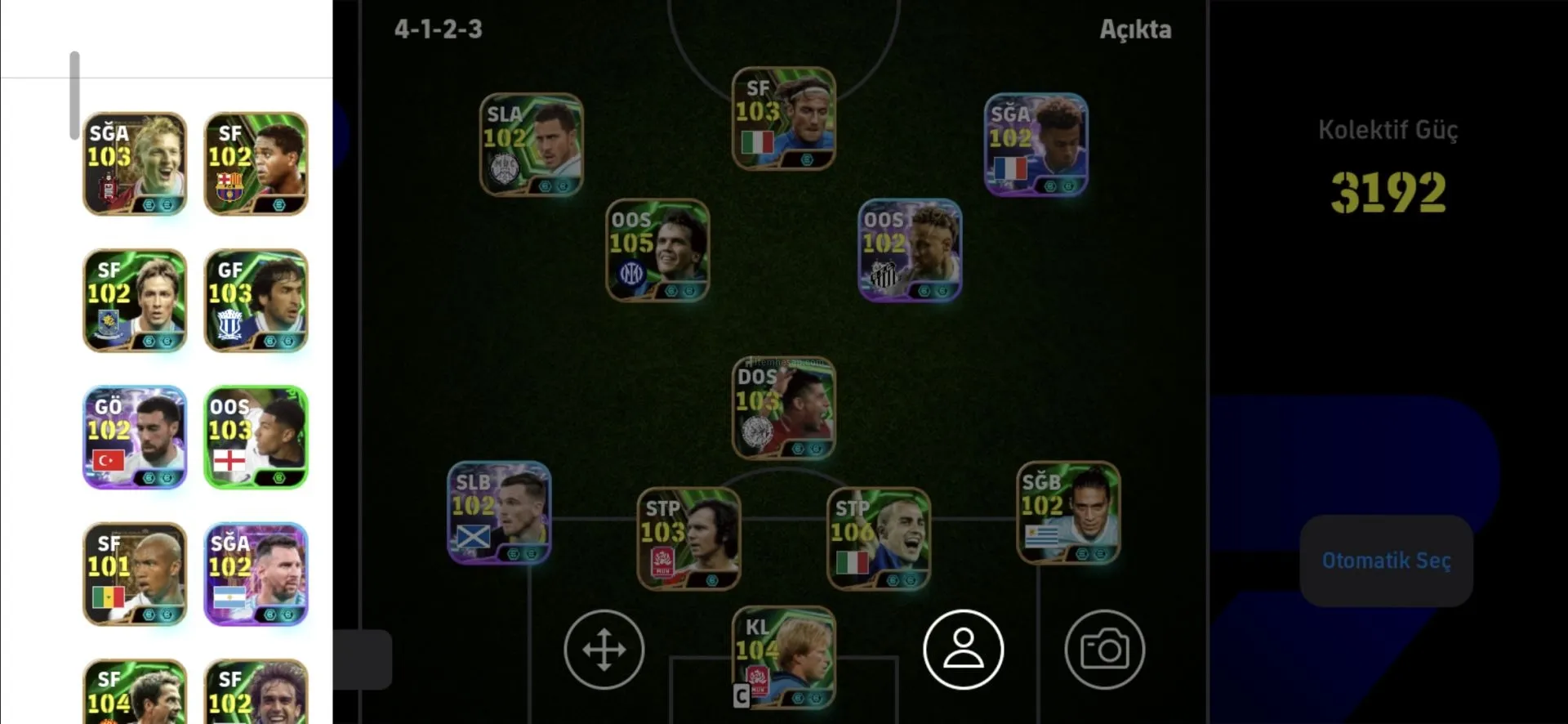
Task: Select the SĞA 102 France winger card
Action: pyautogui.click(x=1036, y=145)
